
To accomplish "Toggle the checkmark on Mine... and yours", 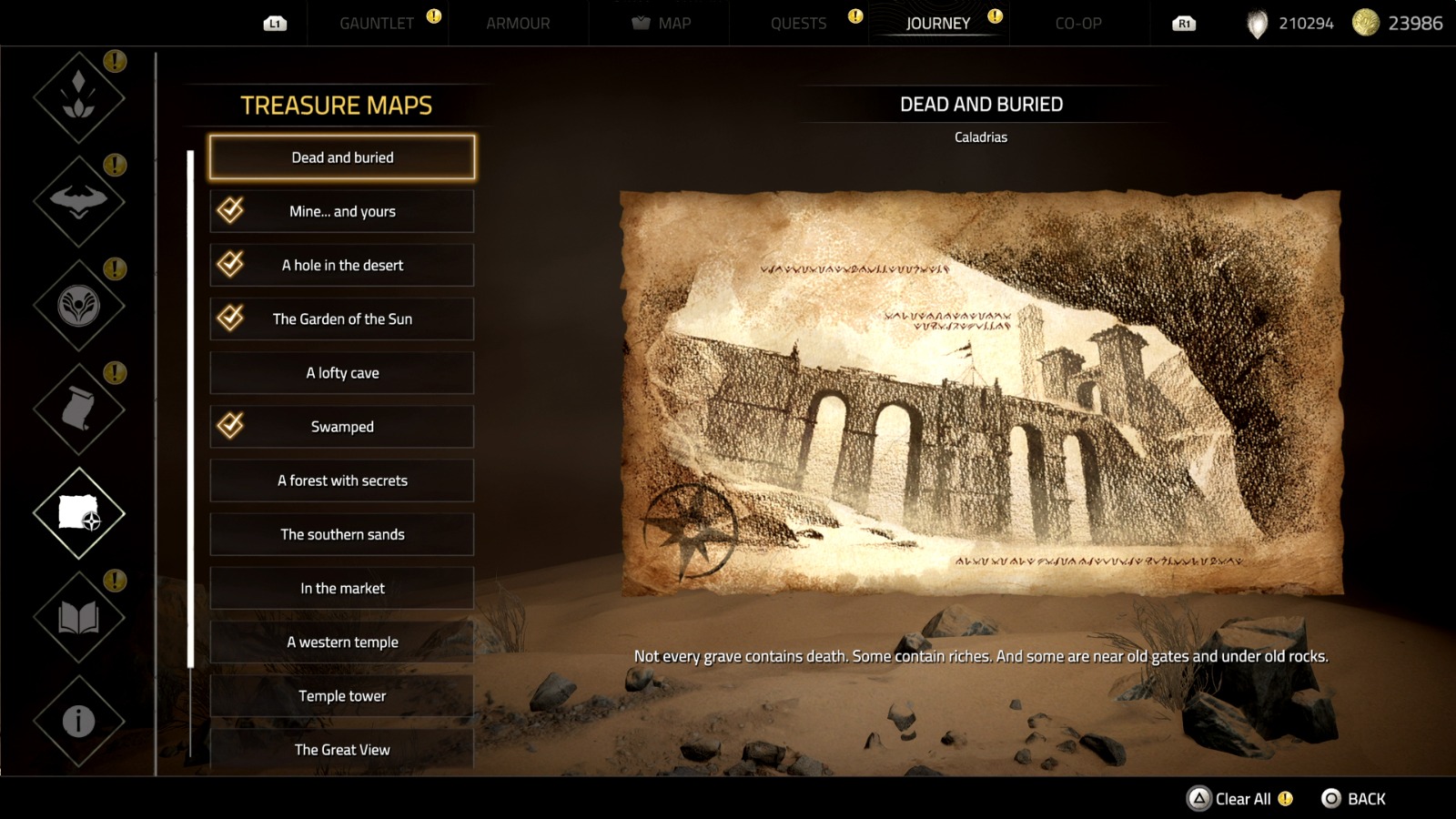I will [230, 210].
